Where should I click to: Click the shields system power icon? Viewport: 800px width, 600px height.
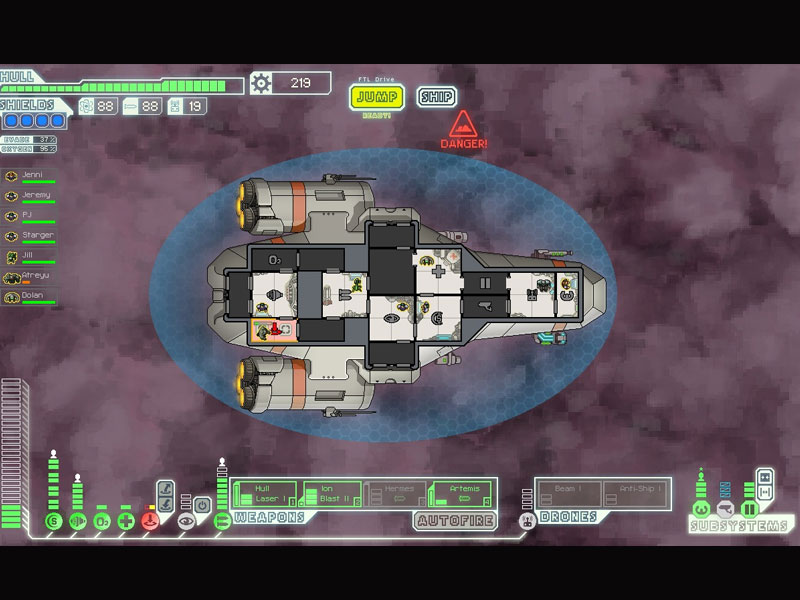53,520
